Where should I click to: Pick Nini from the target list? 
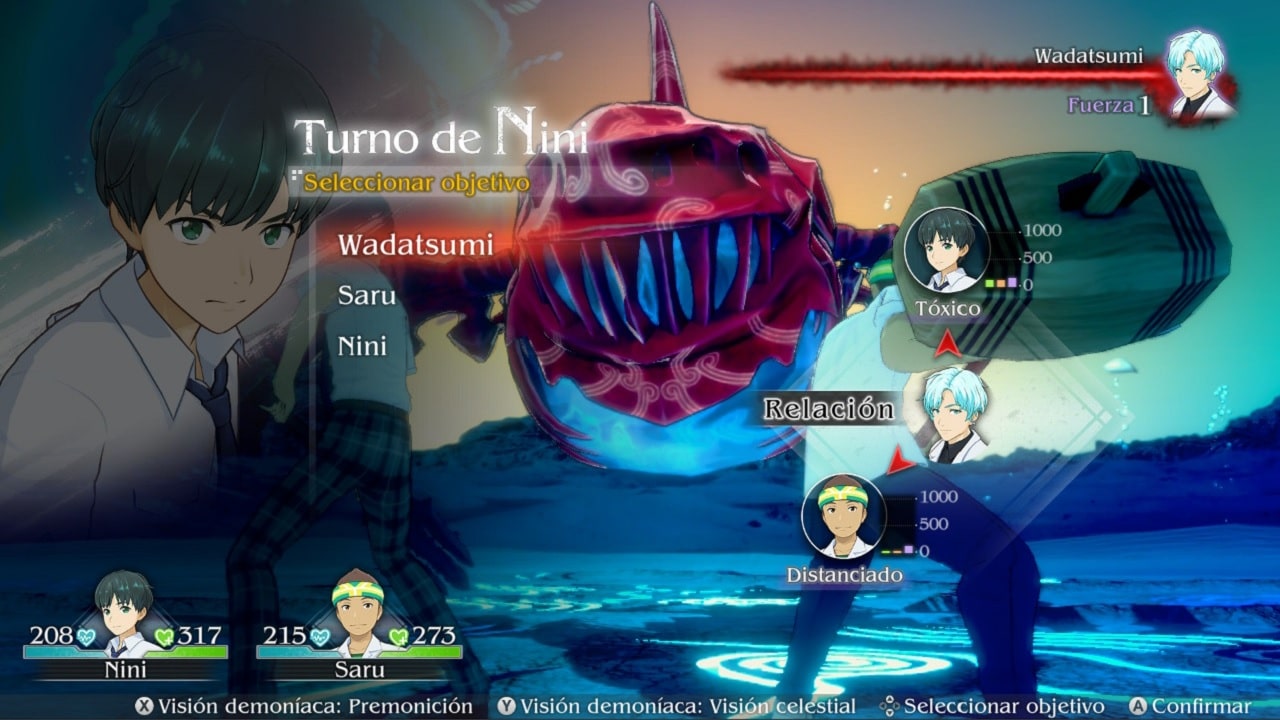click(x=362, y=347)
